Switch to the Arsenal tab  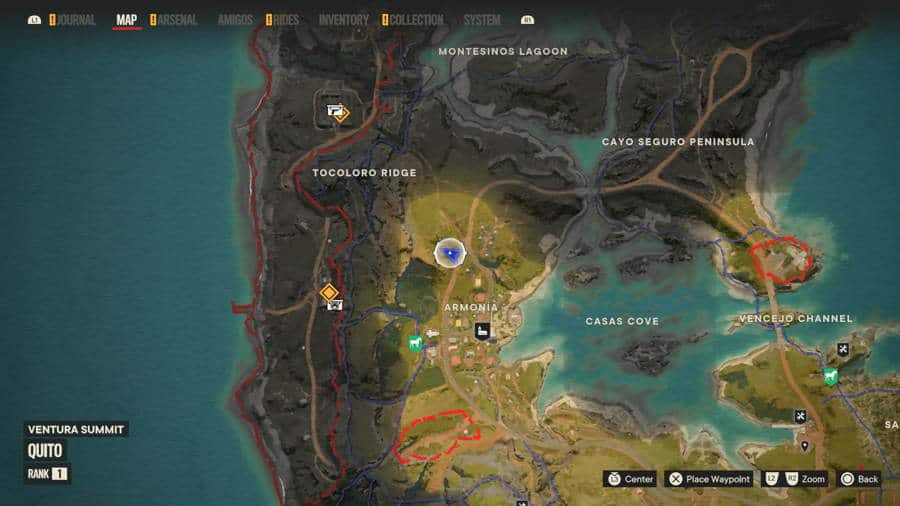point(178,20)
